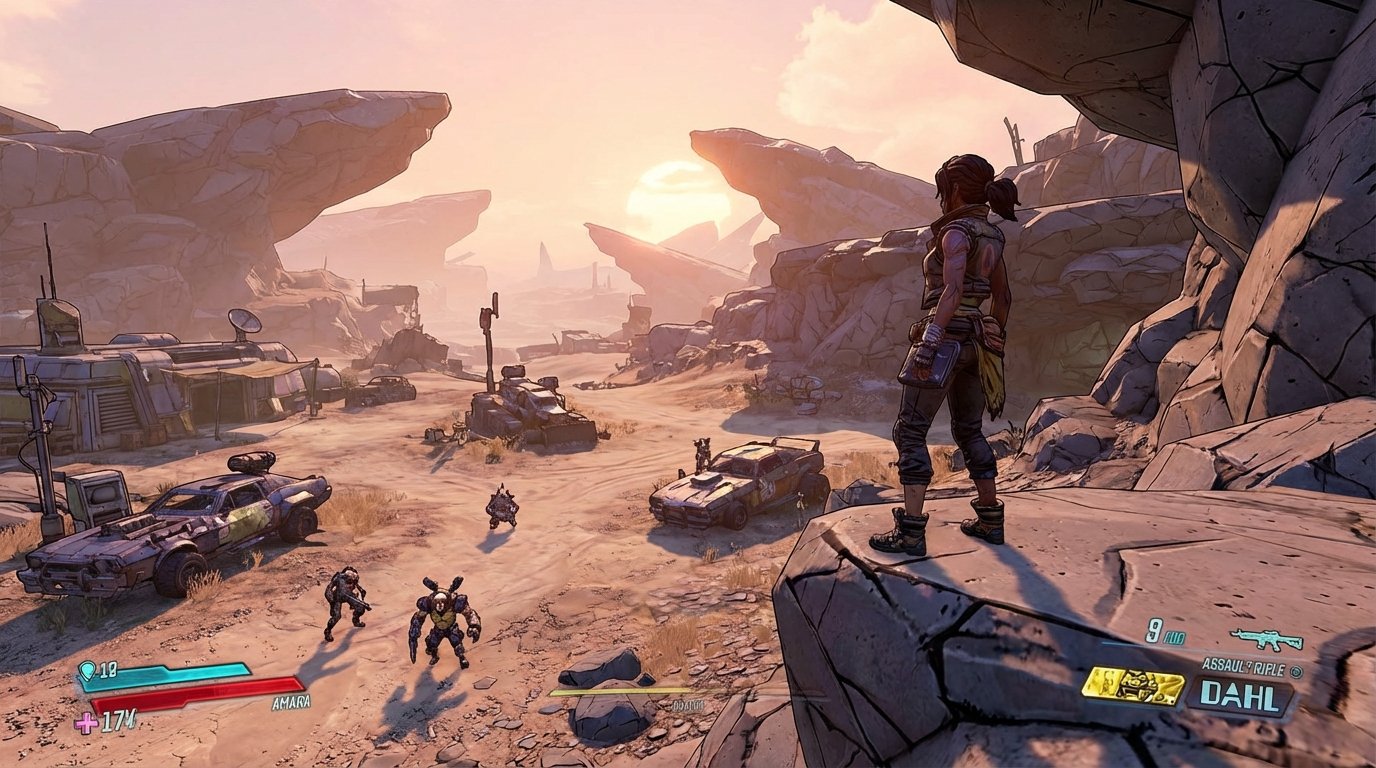Image resolution: width=1376 pixels, height=768 pixels.
Task: Click the shield counter showing 18
Action: [107, 671]
